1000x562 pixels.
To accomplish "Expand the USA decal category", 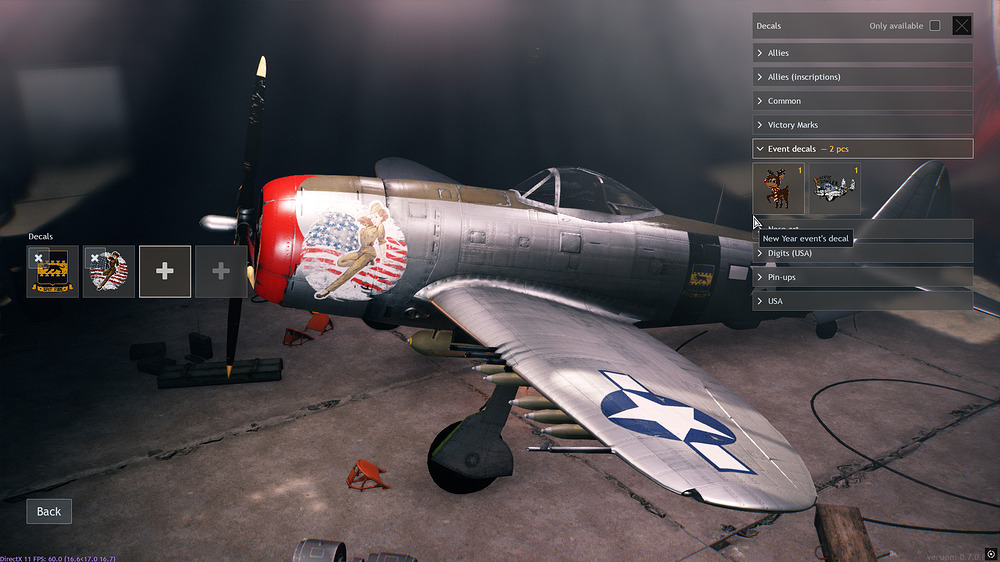I will 862,301.
